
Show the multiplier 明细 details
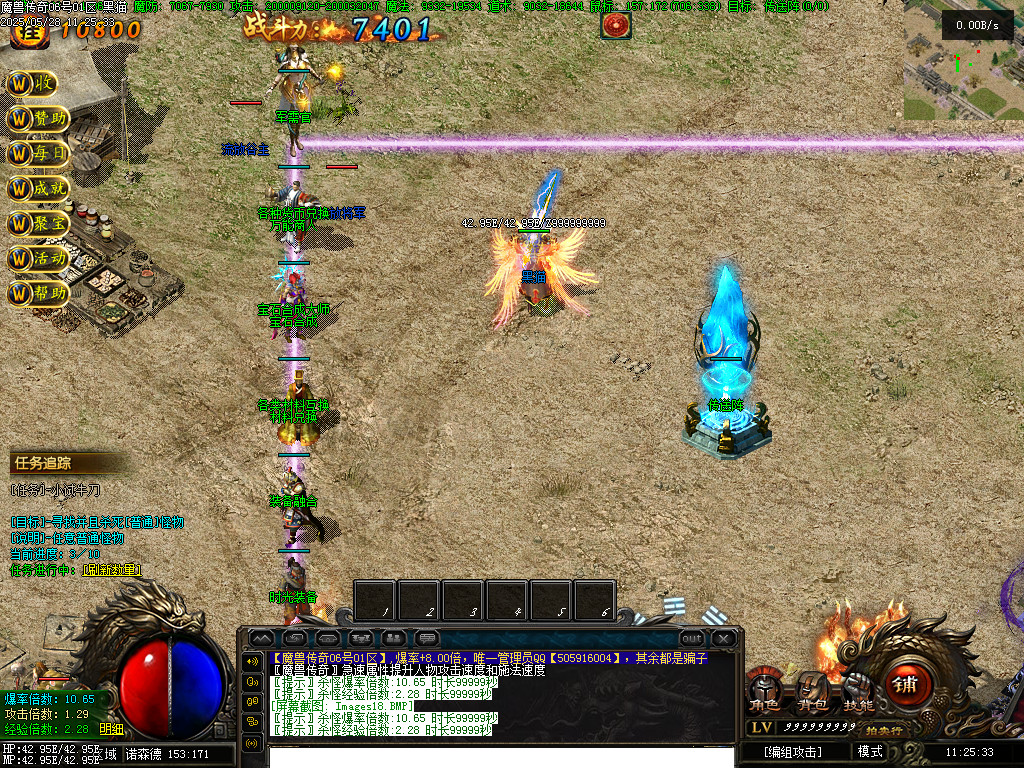tap(112, 729)
